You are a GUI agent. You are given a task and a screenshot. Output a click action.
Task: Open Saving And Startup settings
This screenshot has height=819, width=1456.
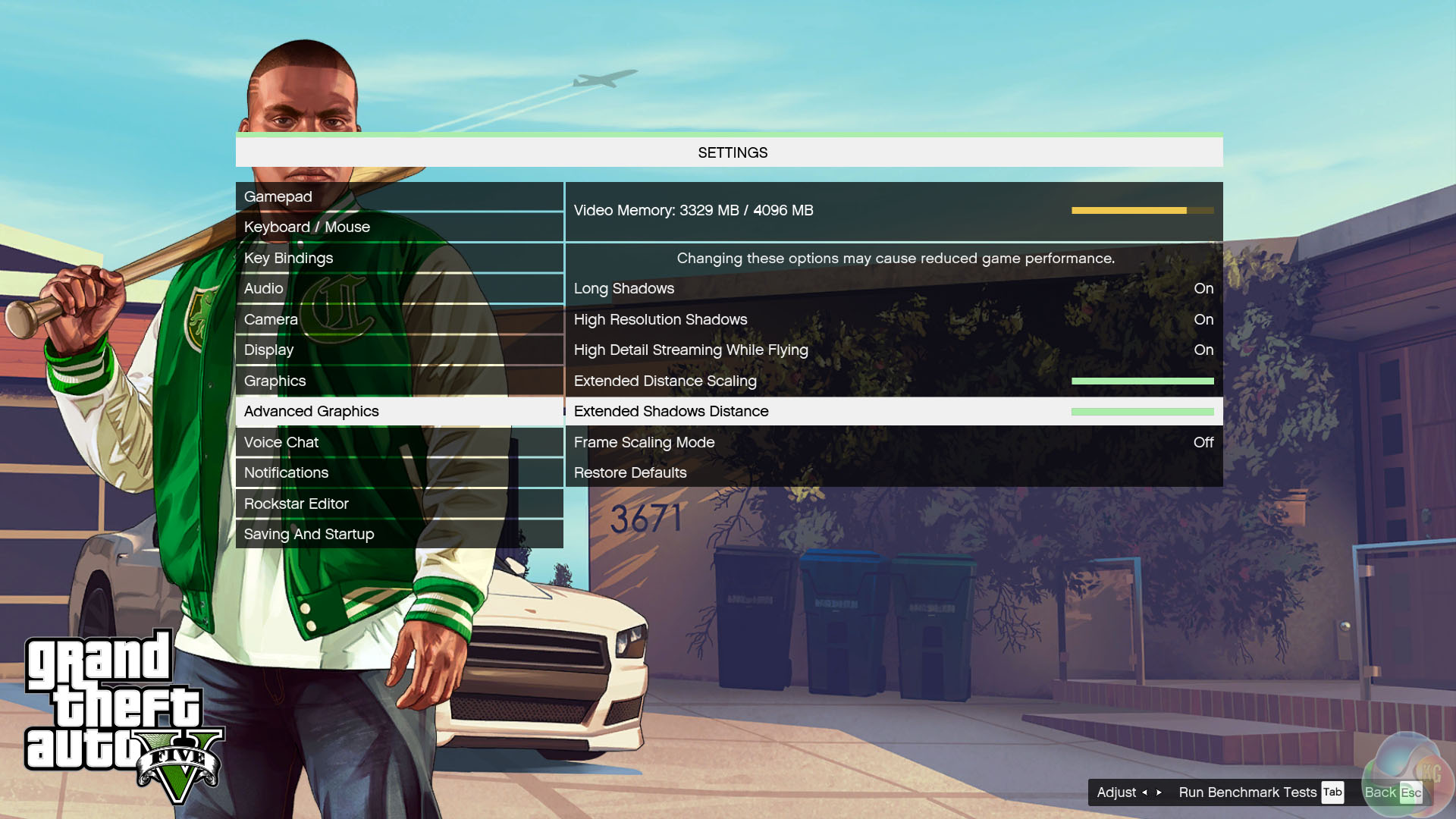[x=399, y=535]
